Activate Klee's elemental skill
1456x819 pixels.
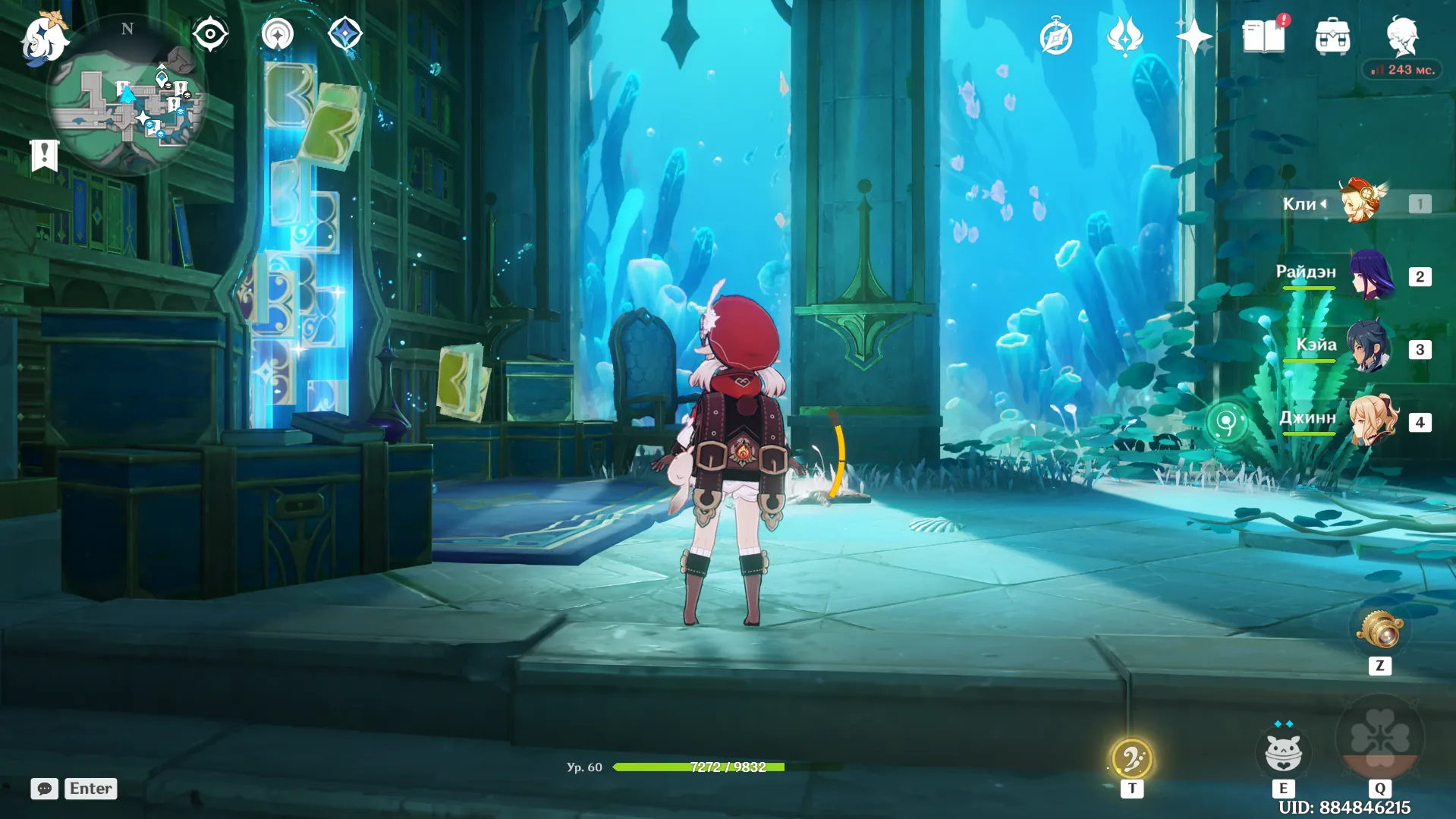point(1283,753)
